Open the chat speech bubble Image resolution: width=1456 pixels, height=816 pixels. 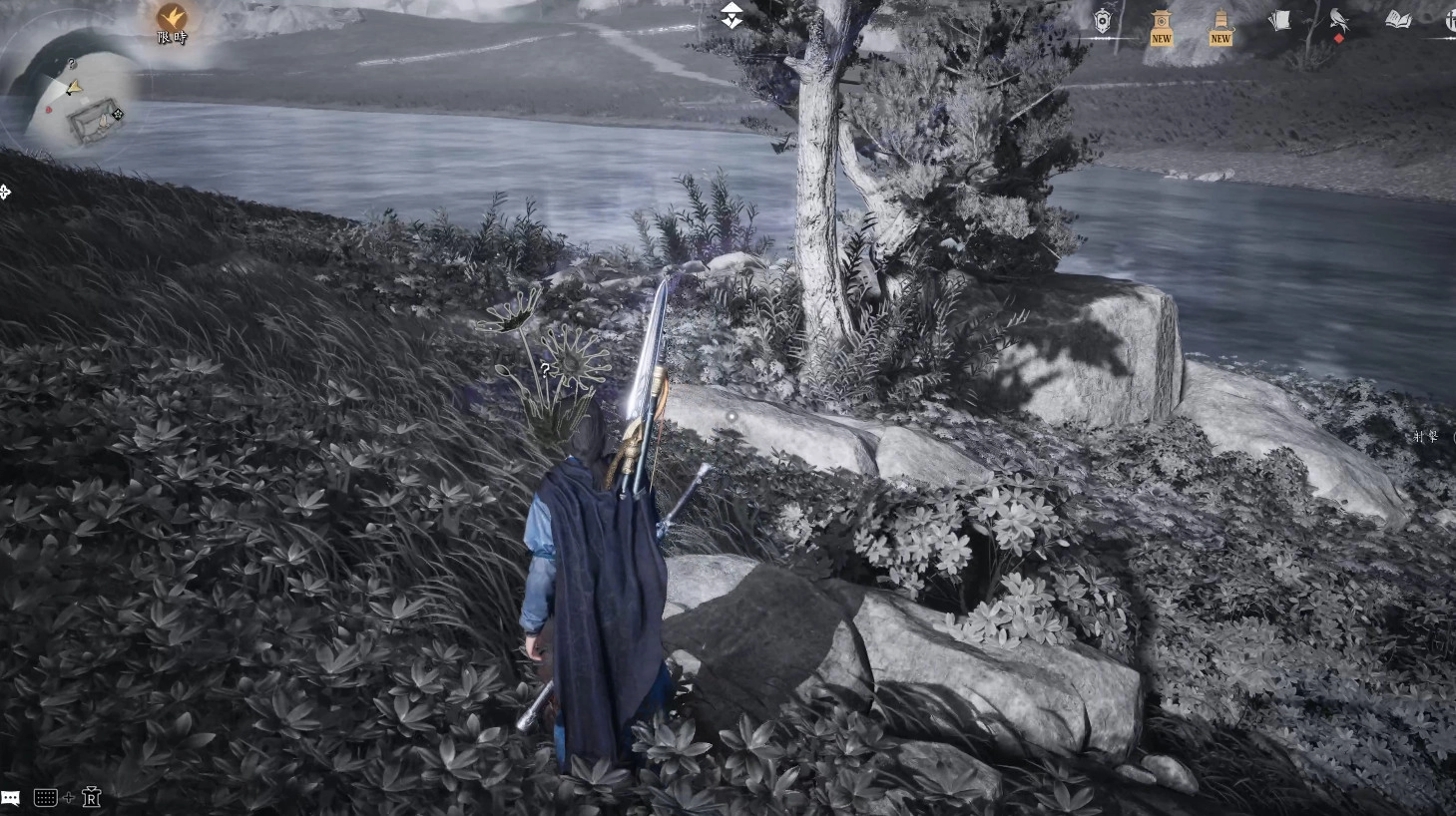coord(11,798)
